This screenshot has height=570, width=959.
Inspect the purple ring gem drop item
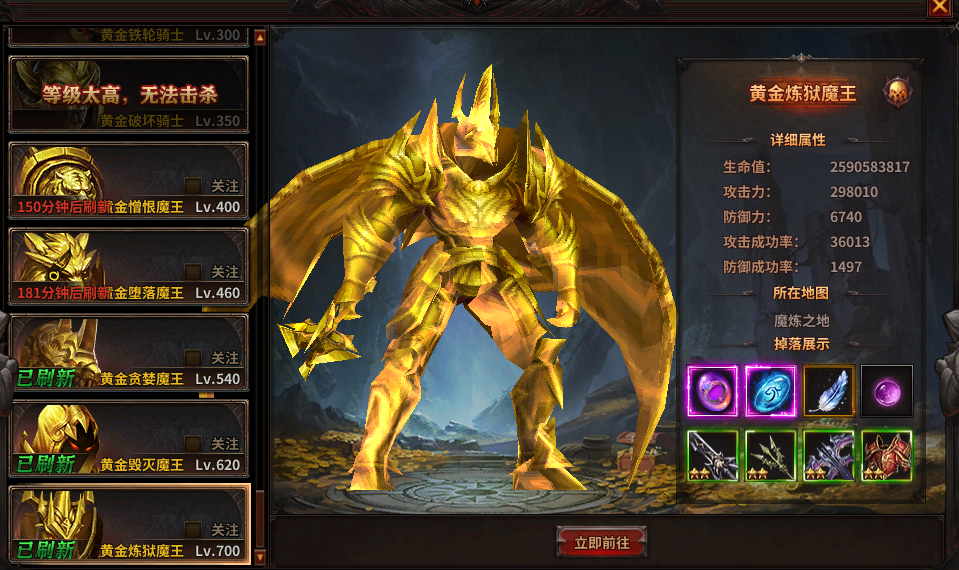(712, 391)
